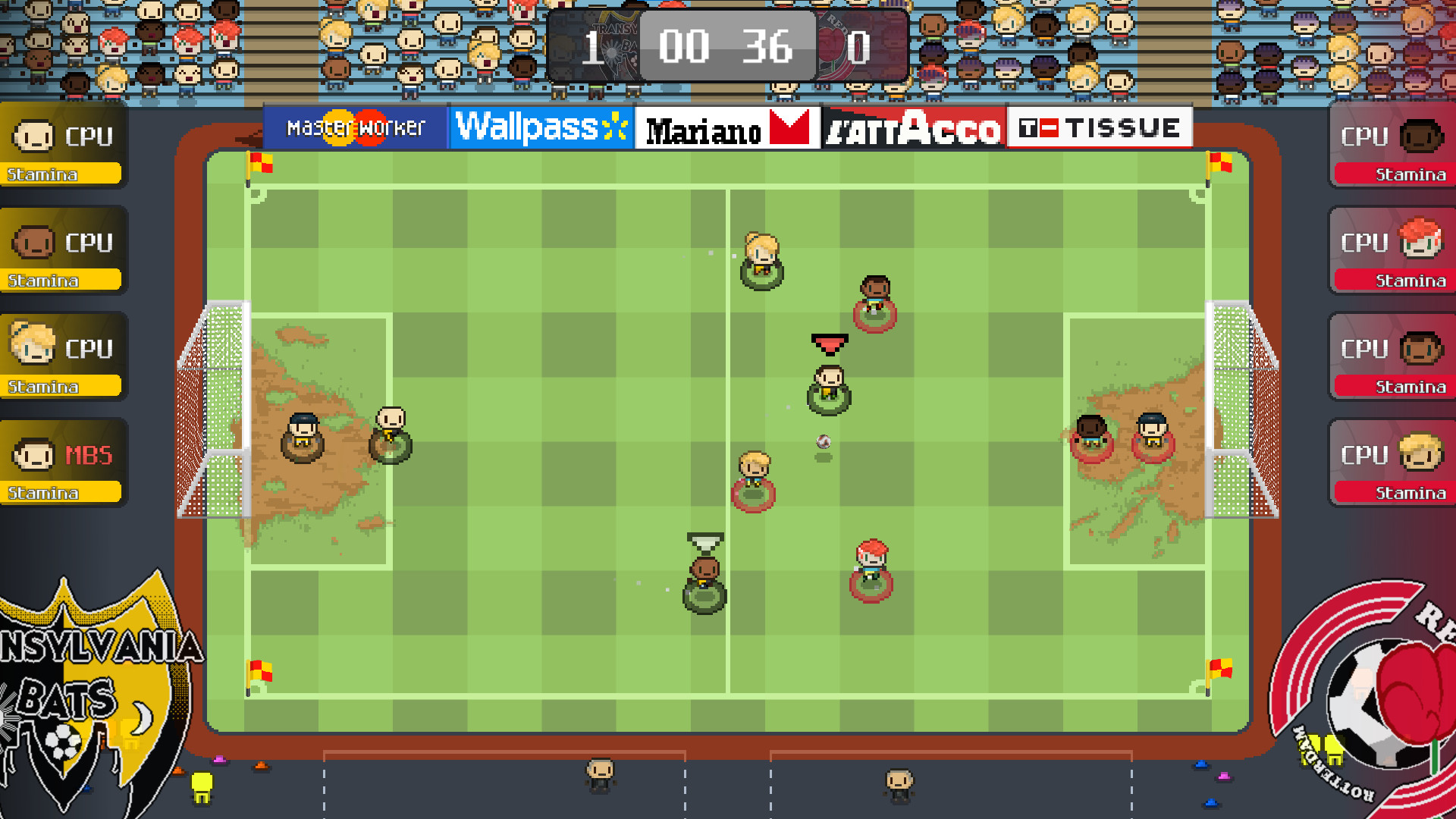Click the white kickoff arrow above the midfielder
Screen dimensions: 1456x819
[x=704, y=542]
